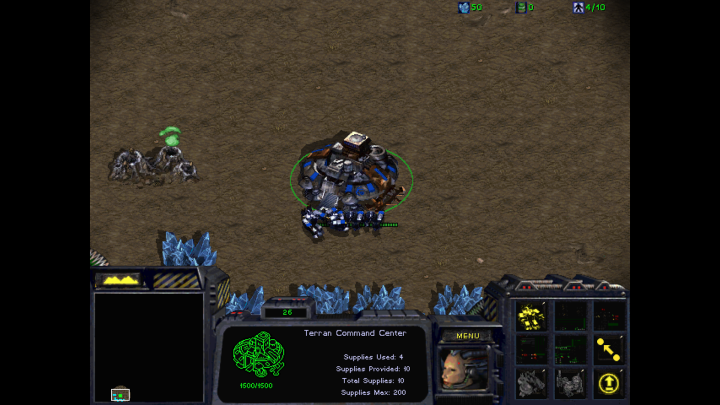Activate the Set Rally Point command
This screenshot has height=405, width=720.
(607, 349)
